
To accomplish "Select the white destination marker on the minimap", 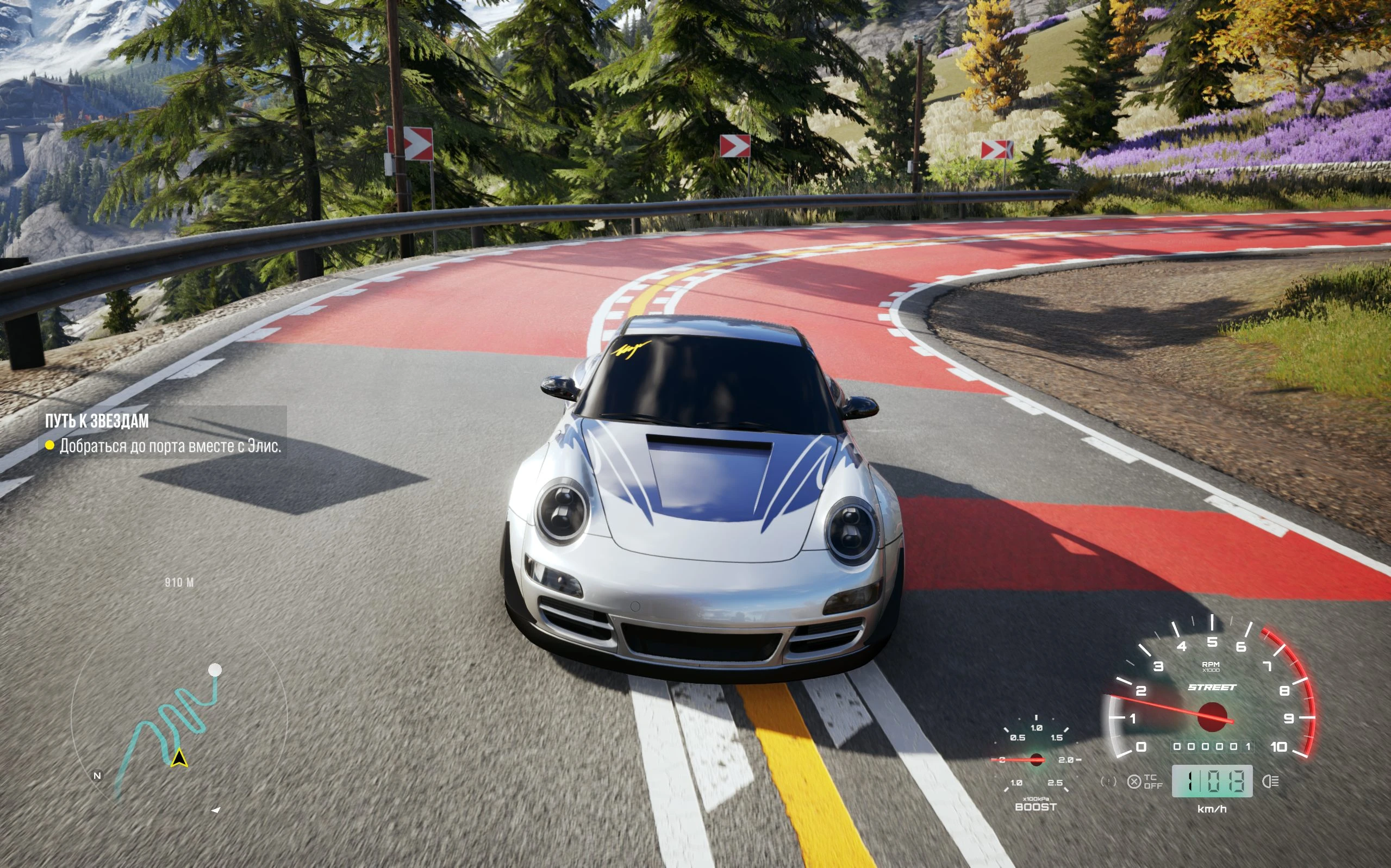I will [x=215, y=670].
